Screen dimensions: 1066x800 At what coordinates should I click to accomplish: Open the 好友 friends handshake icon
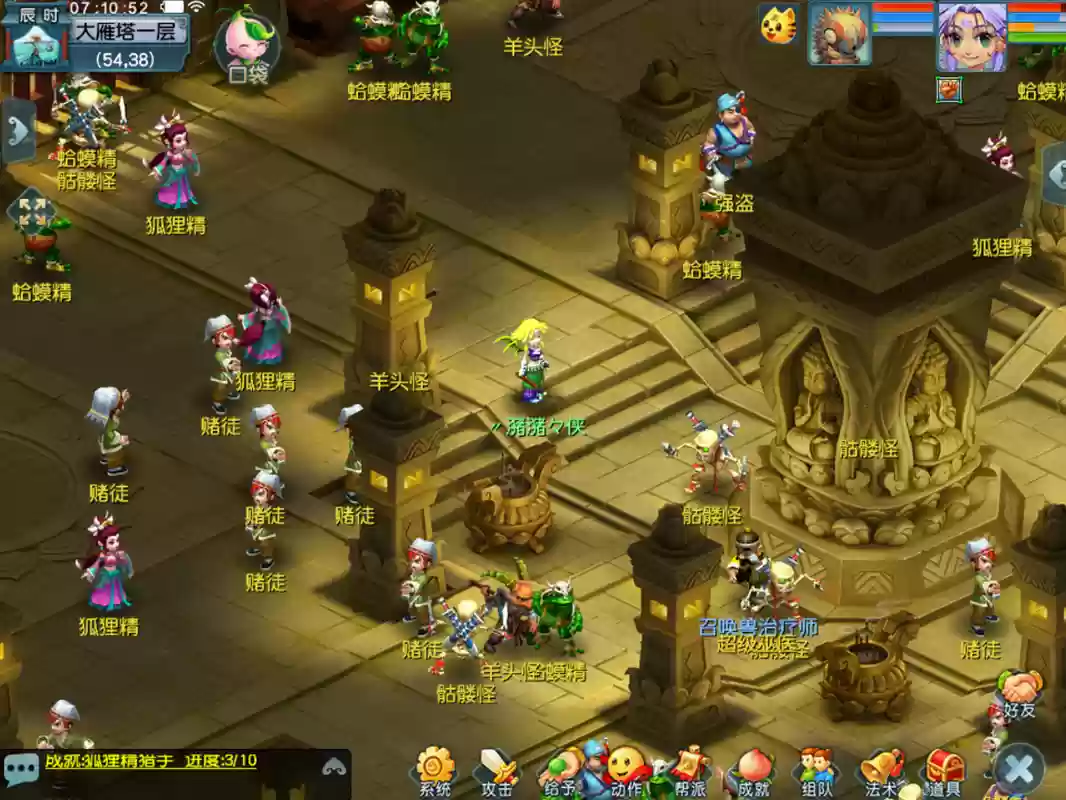click(x=1020, y=692)
